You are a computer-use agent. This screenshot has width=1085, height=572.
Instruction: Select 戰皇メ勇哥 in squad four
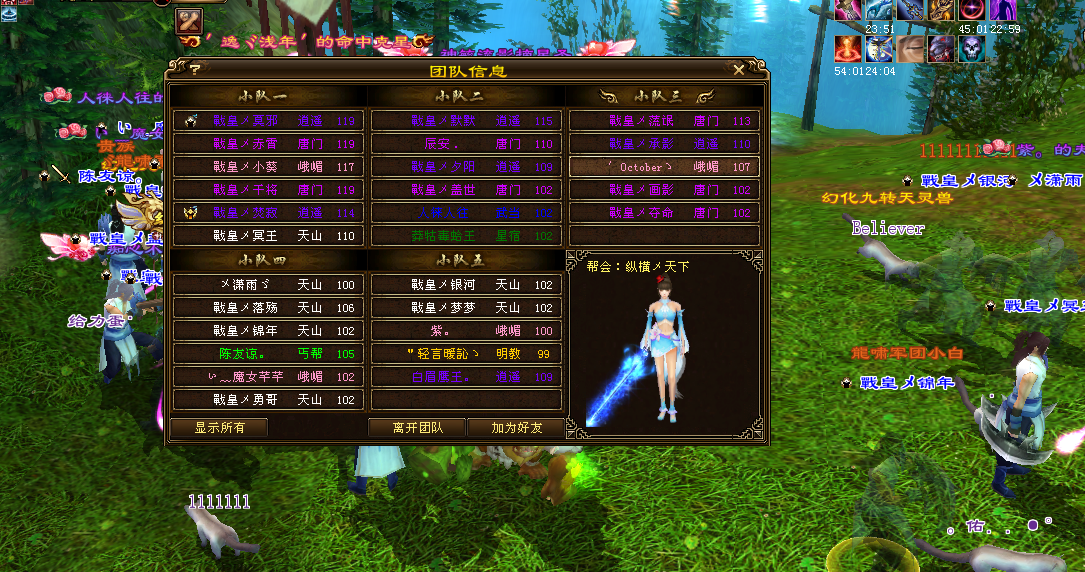[268, 400]
